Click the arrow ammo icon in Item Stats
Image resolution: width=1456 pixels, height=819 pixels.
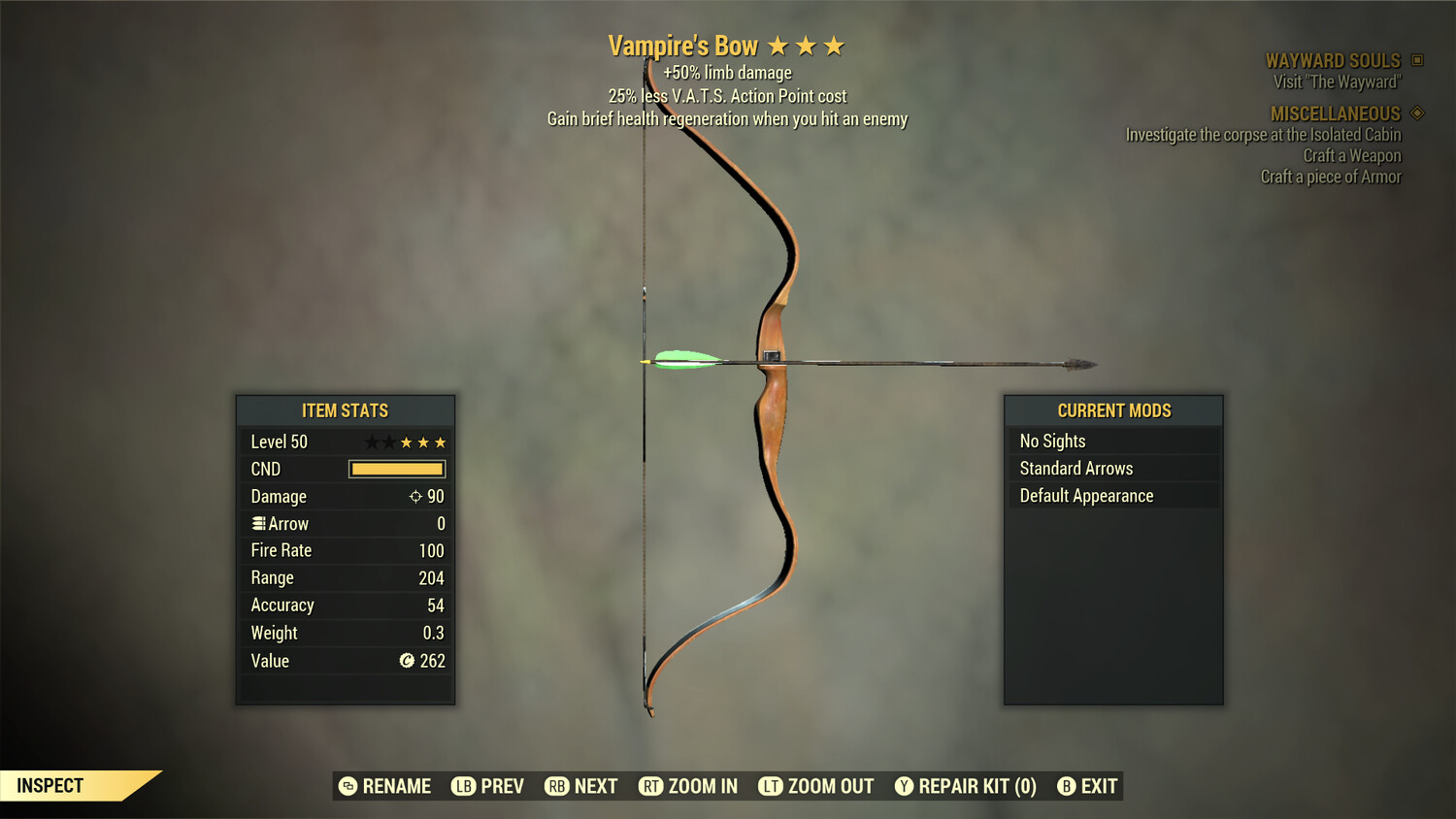click(257, 523)
